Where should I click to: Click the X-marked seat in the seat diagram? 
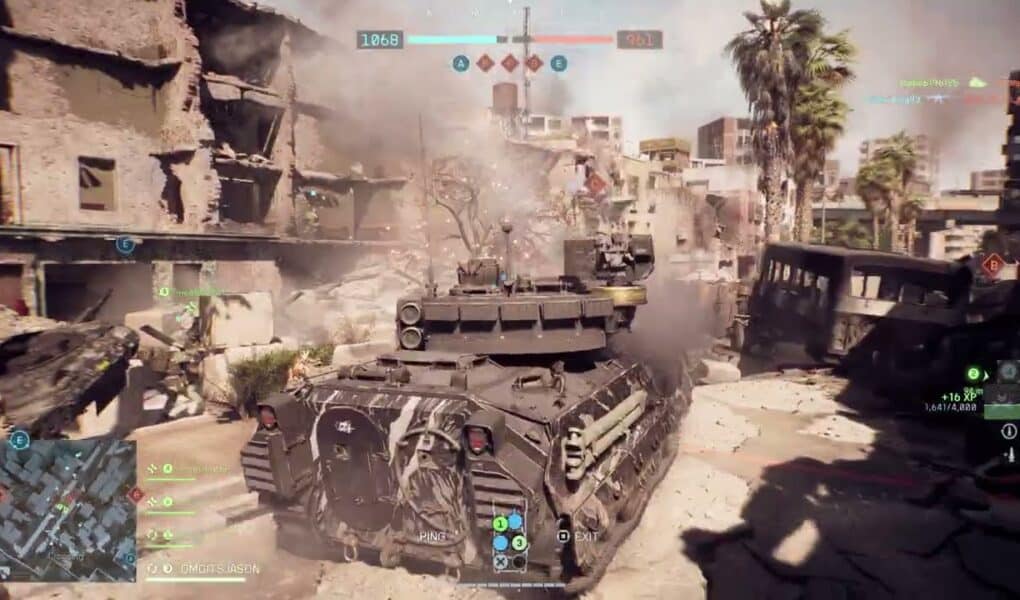coord(500,562)
